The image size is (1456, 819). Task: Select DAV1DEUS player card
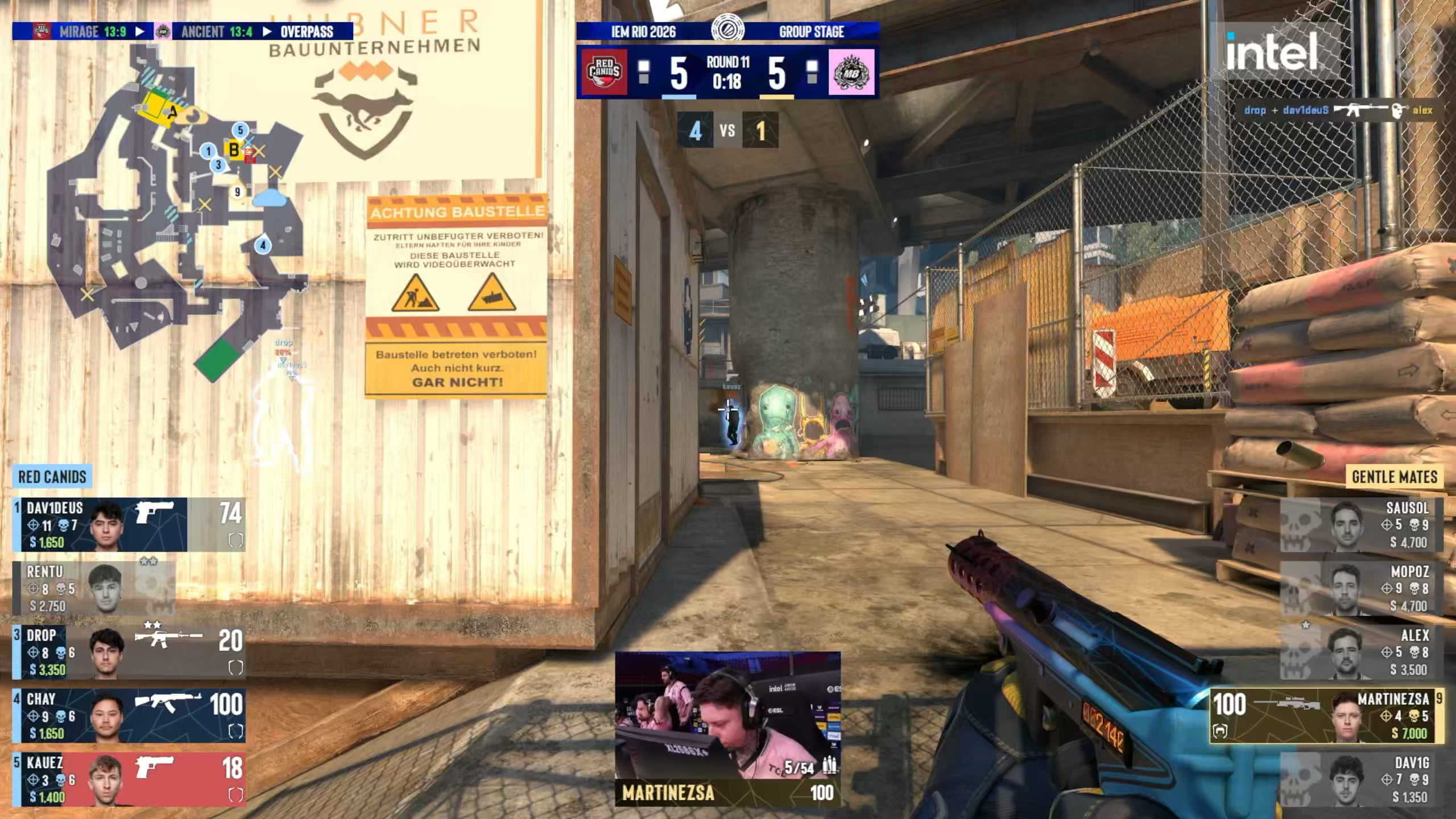coord(129,524)
